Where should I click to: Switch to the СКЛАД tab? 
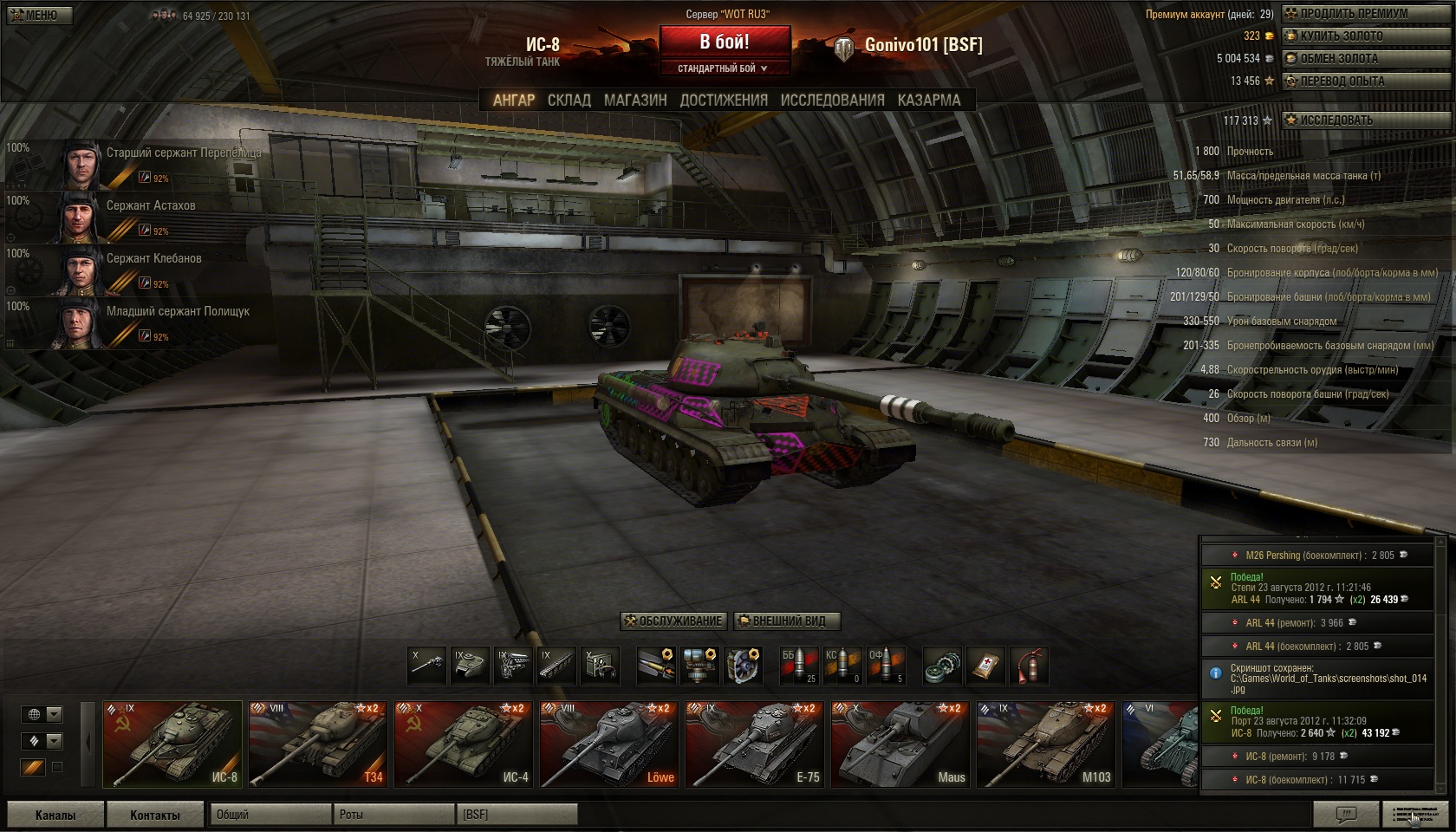[569, 101]
